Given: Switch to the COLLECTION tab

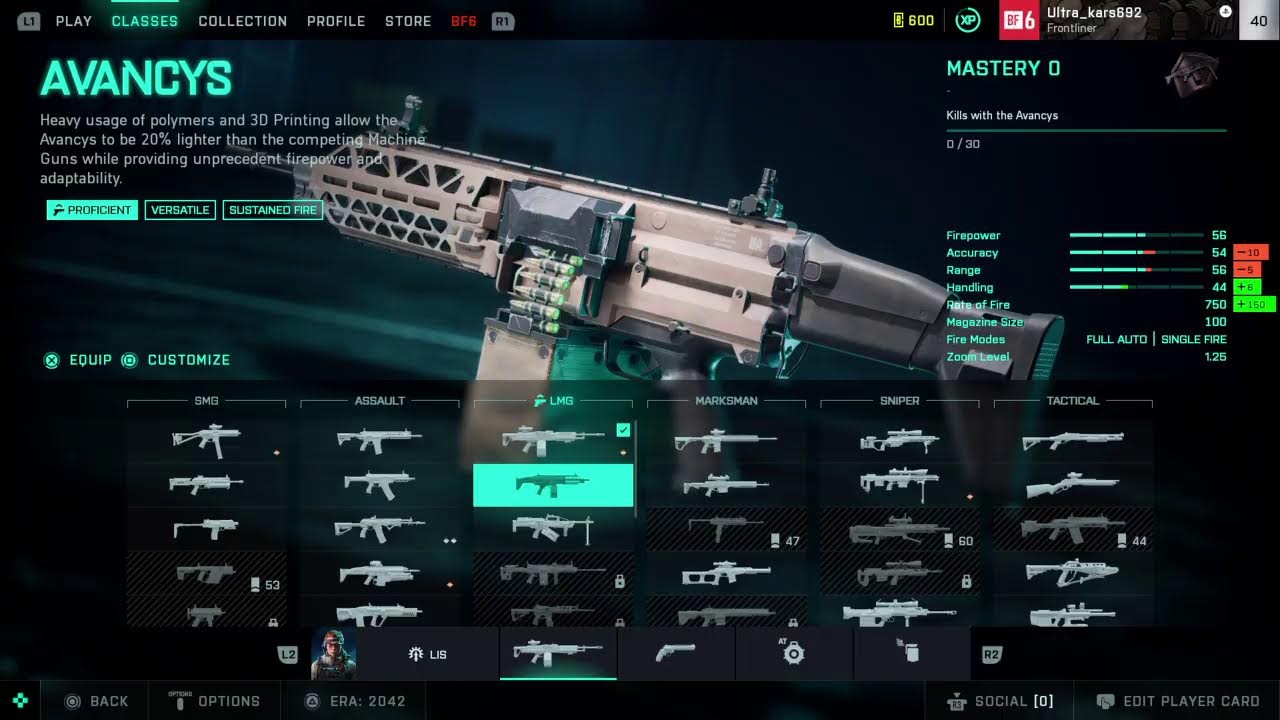Looking at the screenshot, I should coord(242,21).
